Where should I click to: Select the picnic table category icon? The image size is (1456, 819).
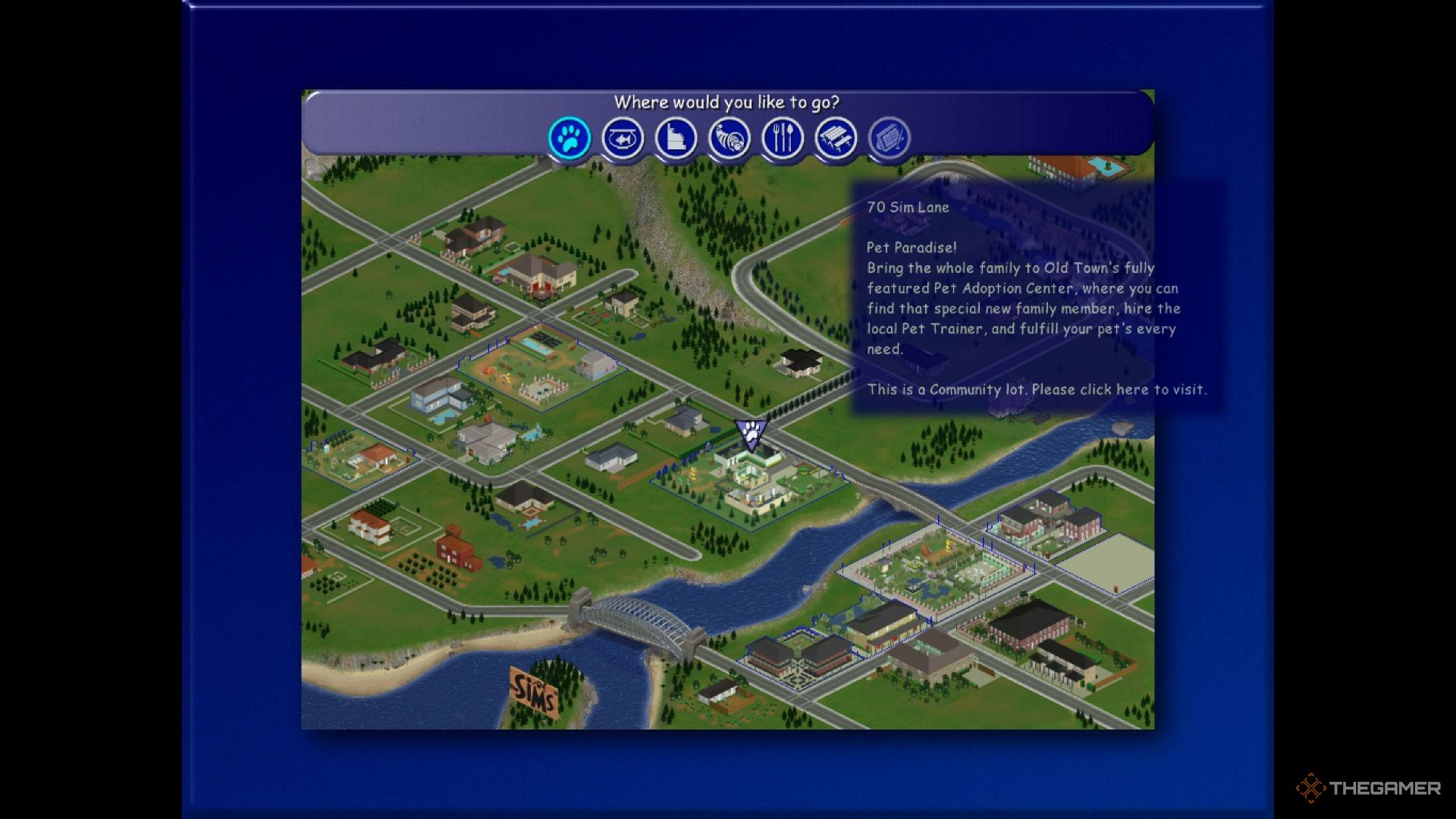836,139
